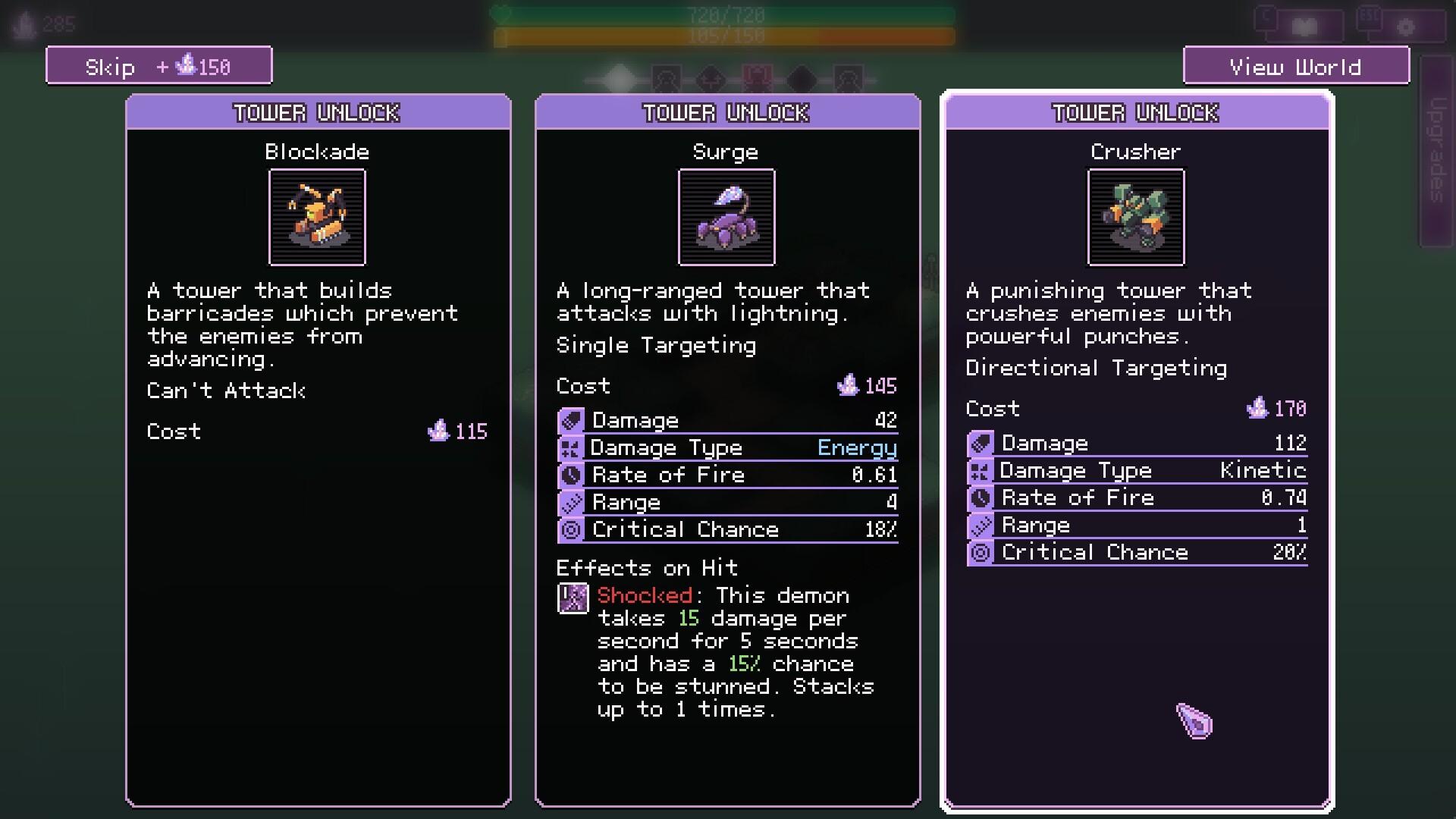Click Surge's Range ruler icon

click(571, 502)
